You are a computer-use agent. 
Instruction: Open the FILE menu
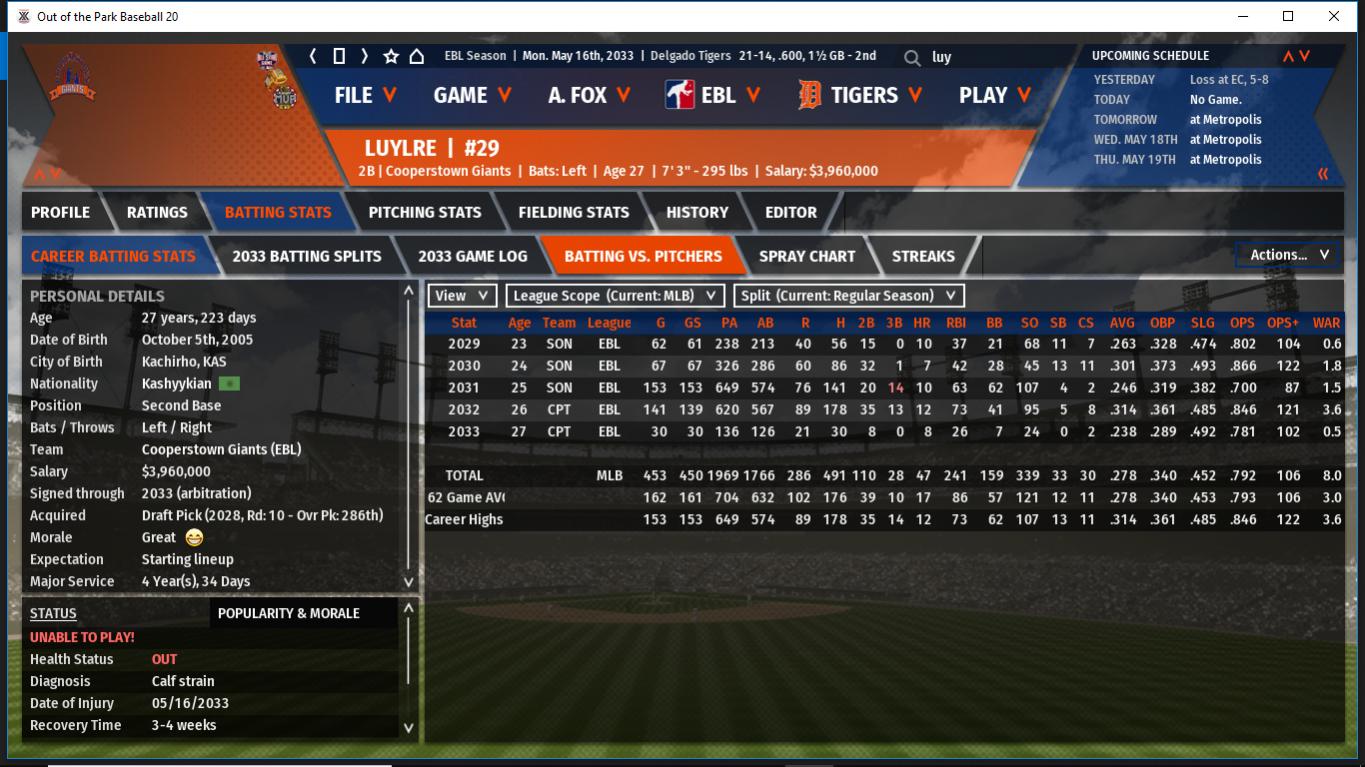[x=365, y=95]
